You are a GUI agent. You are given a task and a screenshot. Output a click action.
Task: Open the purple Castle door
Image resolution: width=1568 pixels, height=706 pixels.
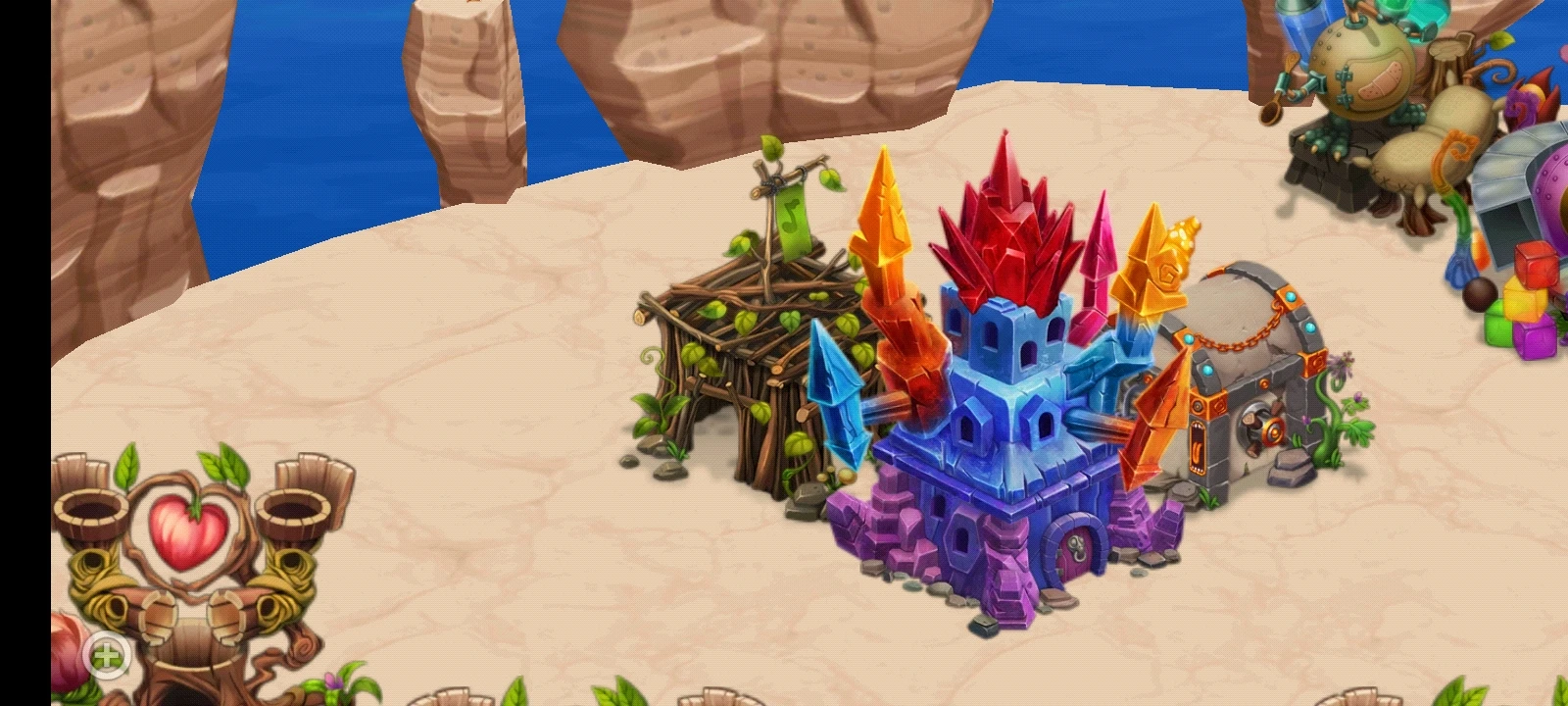coord(1073,549)
